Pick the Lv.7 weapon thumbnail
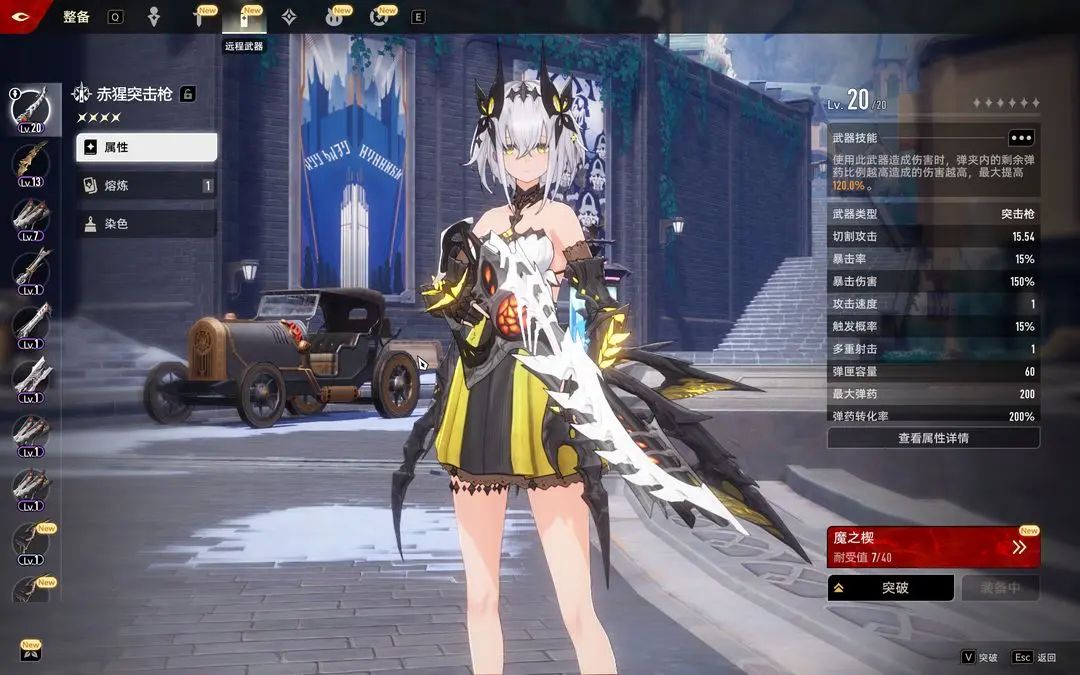The height and width of the screenshot is (675, 1080). (x=30, y=216)
